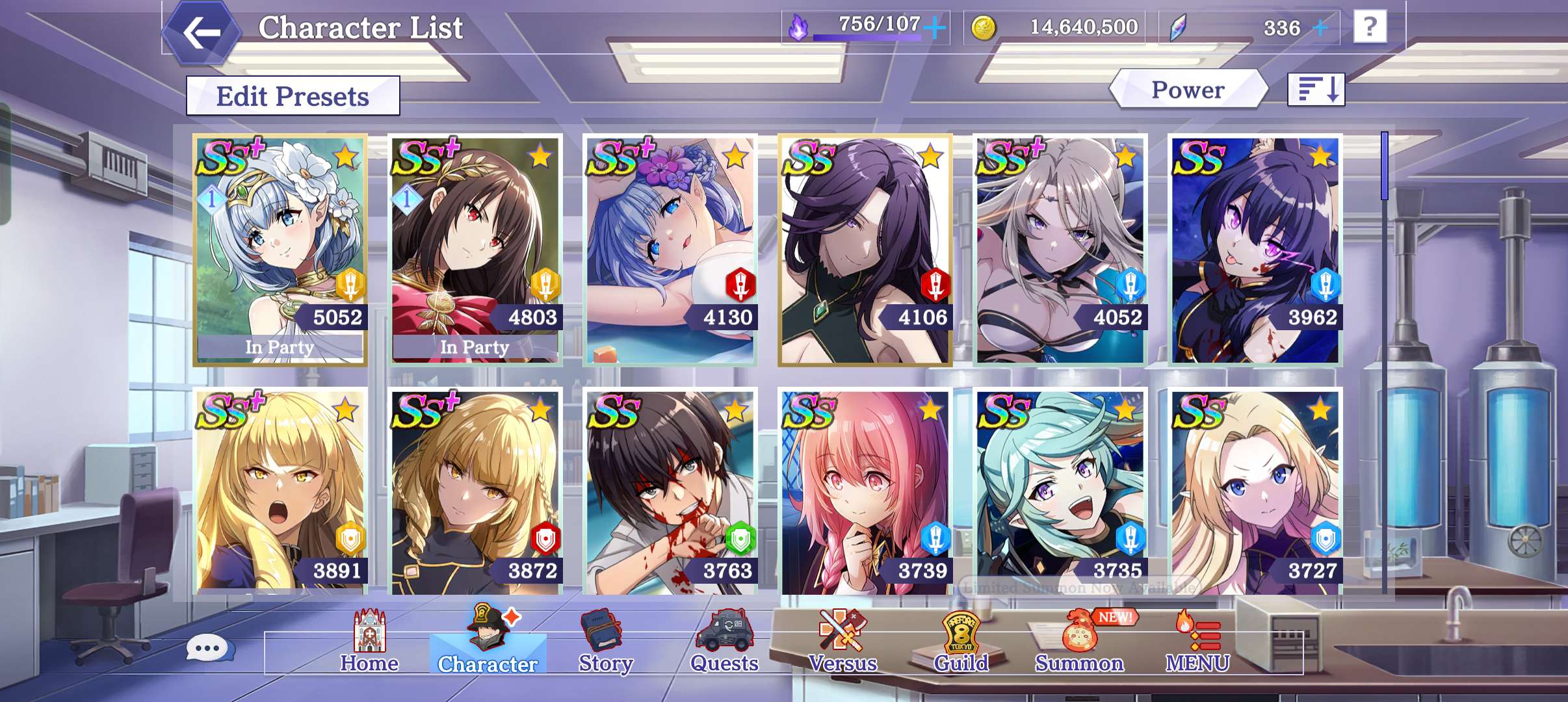1568x702 pixels.
Task: Open the Summon screen
Action: (x=1079, y=642)
